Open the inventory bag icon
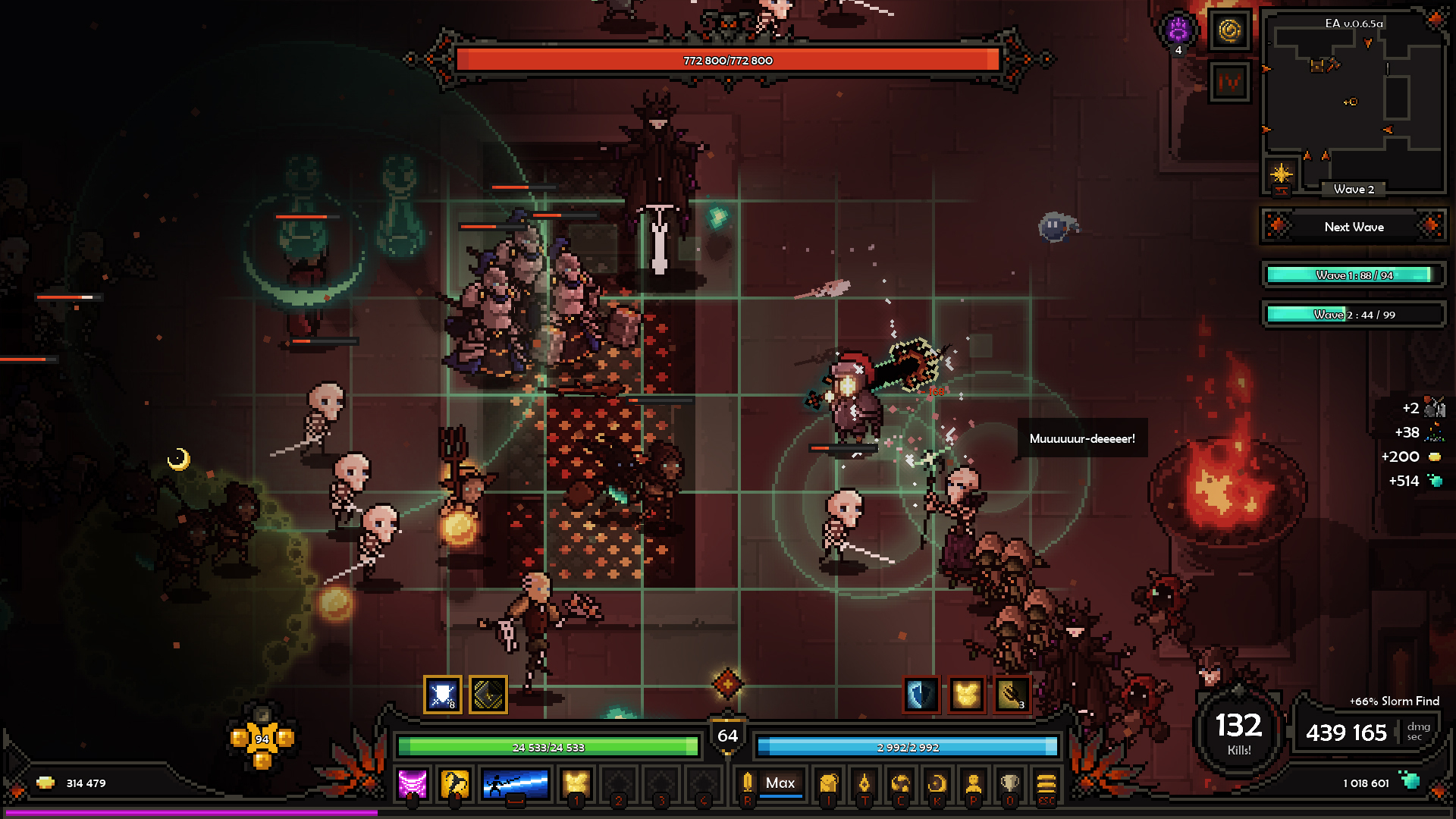The image size is (1456, 819). [828, 784]
